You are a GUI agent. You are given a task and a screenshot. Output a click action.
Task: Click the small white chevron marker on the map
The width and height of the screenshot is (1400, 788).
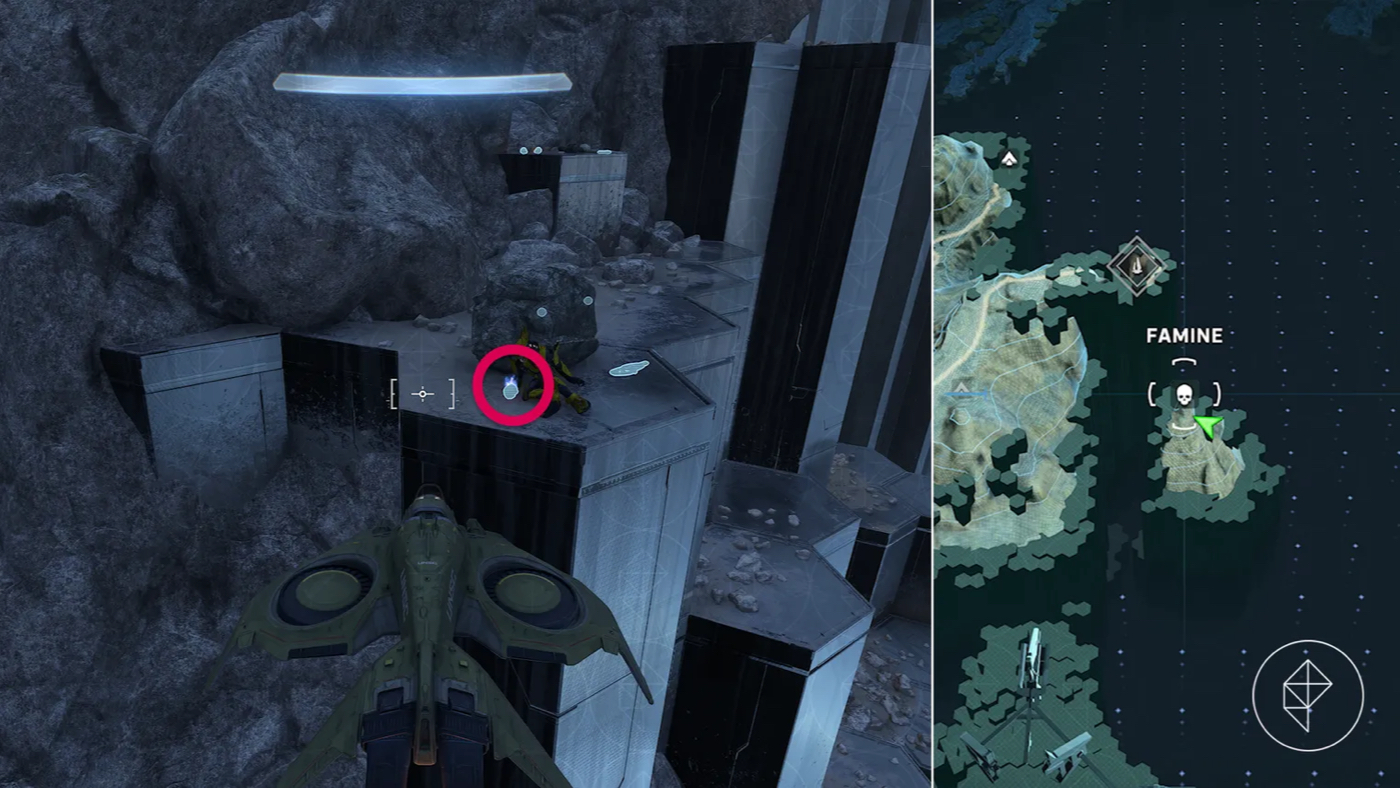click(1009, 158)
